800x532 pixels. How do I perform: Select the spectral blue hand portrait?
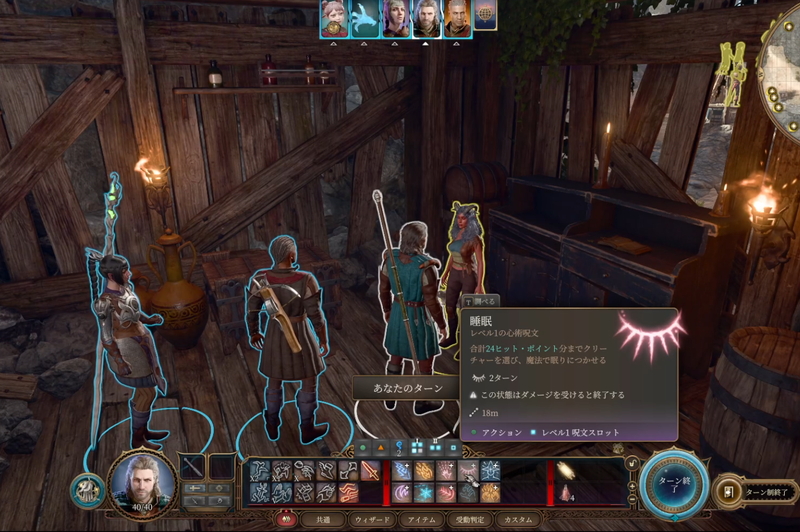[x=364, y=18]
